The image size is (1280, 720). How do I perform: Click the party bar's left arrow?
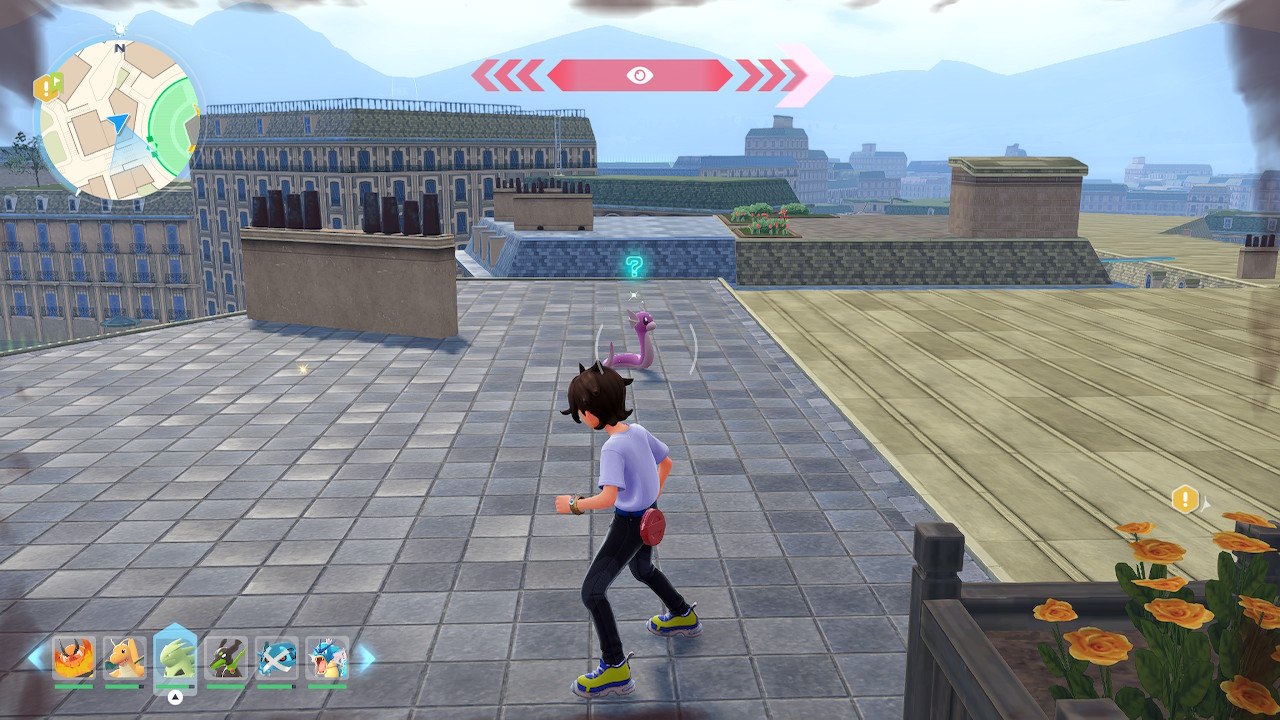tap(36, 657)
